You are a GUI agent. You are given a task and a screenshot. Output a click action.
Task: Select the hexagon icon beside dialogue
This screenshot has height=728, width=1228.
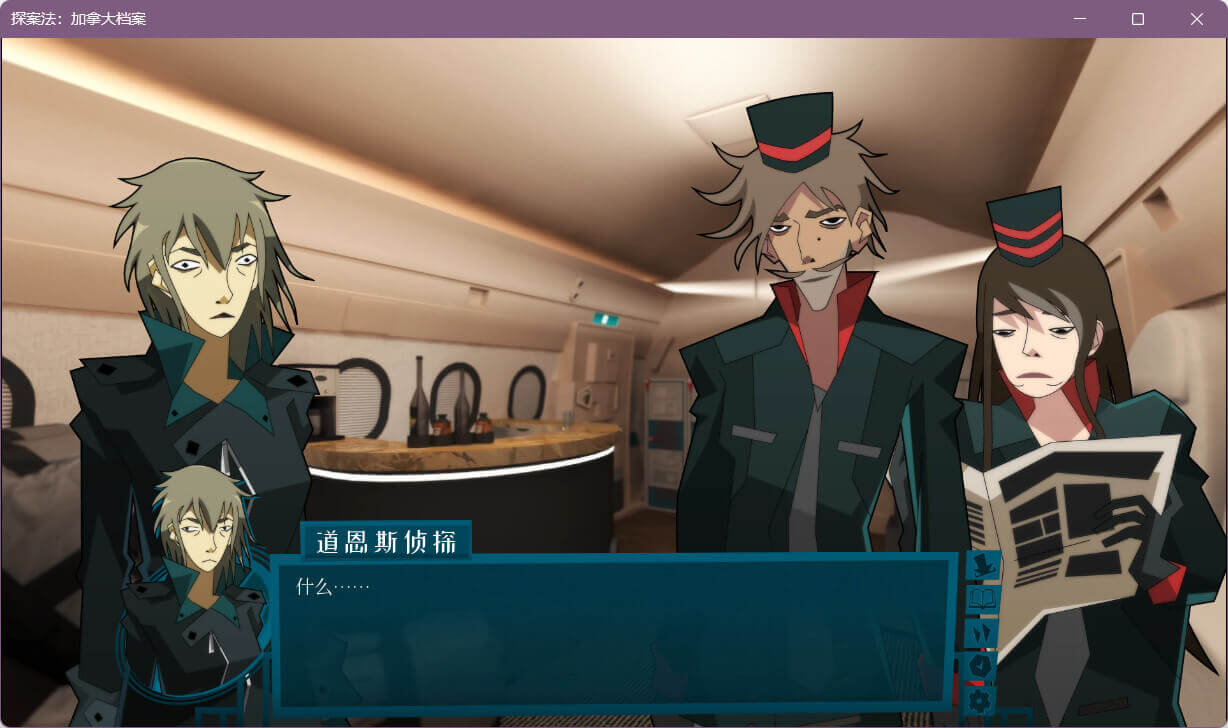[982, 665]
